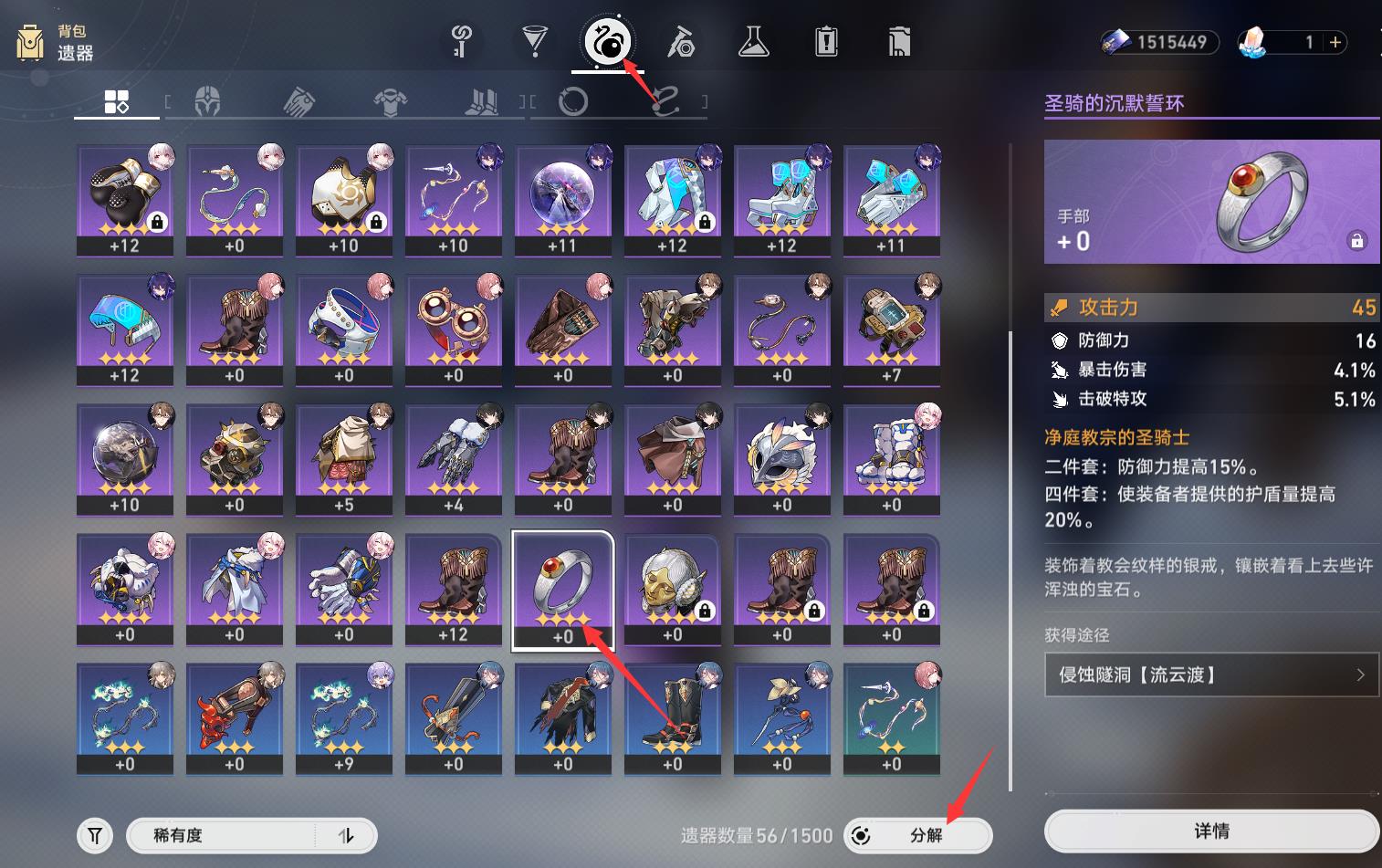Open the 详情 details button

tap(1211, 831)
